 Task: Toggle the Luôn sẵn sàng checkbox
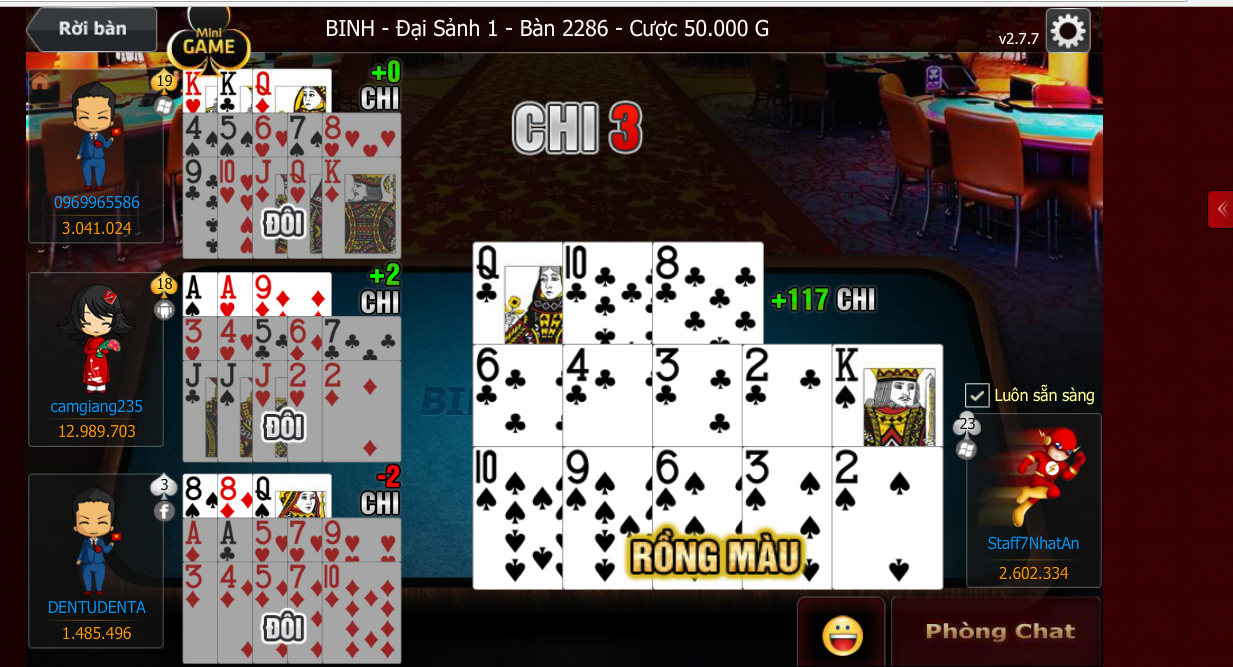977,395
